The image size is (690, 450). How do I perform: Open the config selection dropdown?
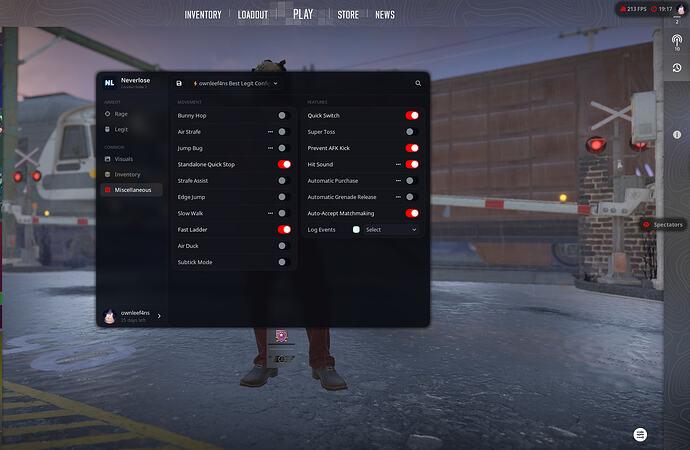236,84
